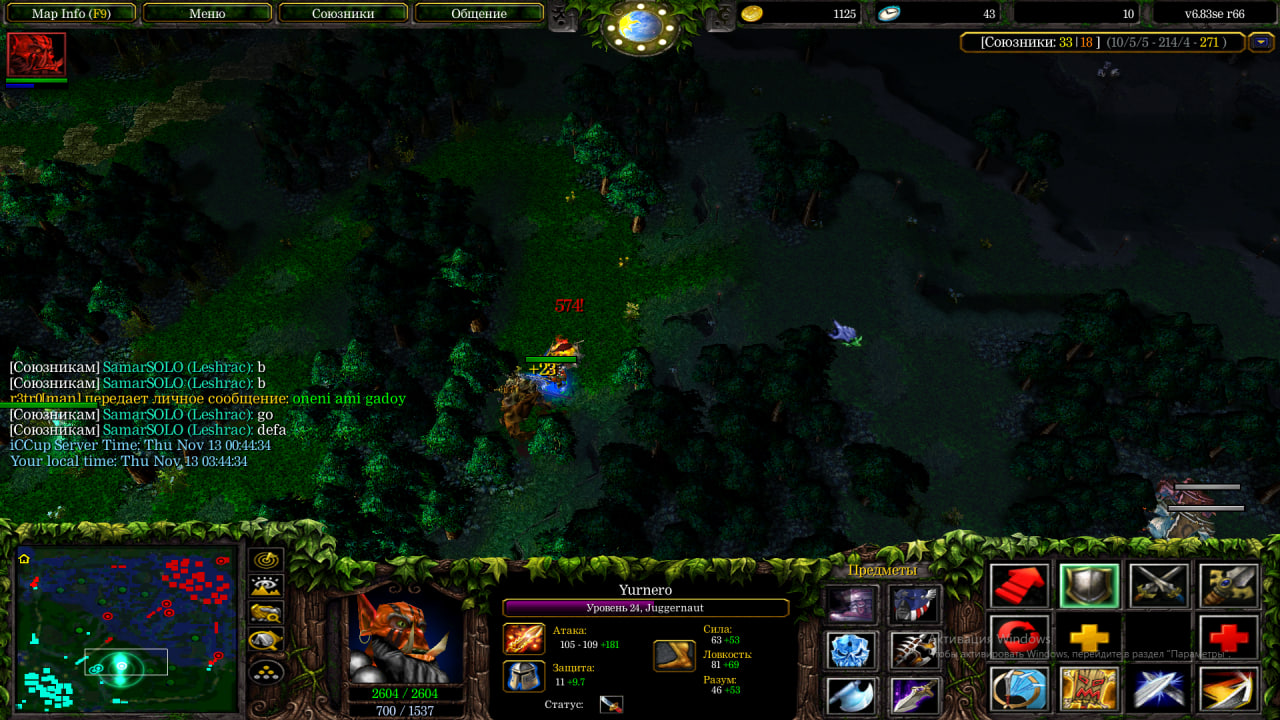Toggle the formation movement button
Screen dimensions: 1280x720
(x=266, y=671)
